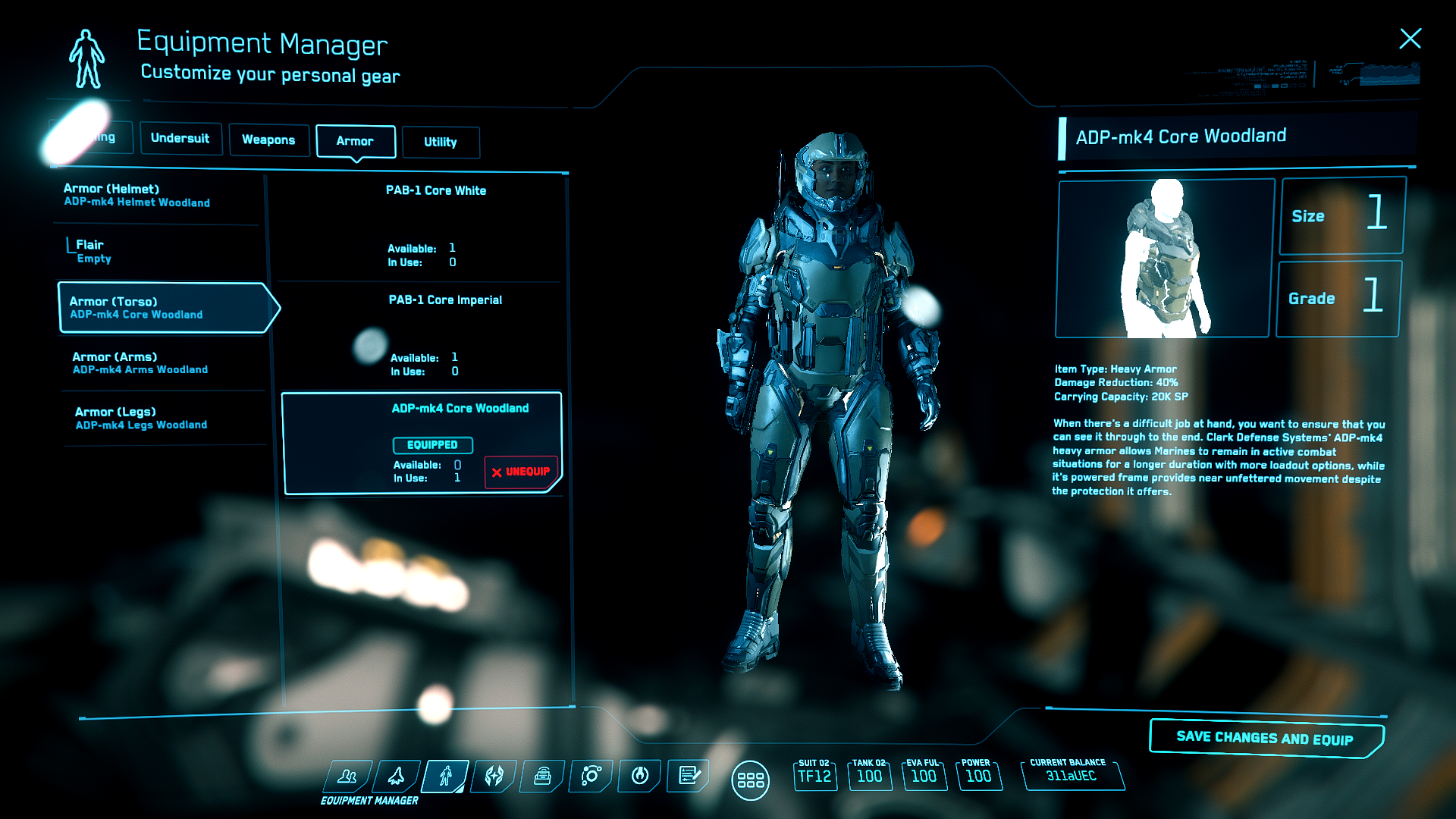This screenshot has width=1456, height=819.
Task: Switch to the Undersuit tab
Action: pyautogui.click(x=180, y=139)
